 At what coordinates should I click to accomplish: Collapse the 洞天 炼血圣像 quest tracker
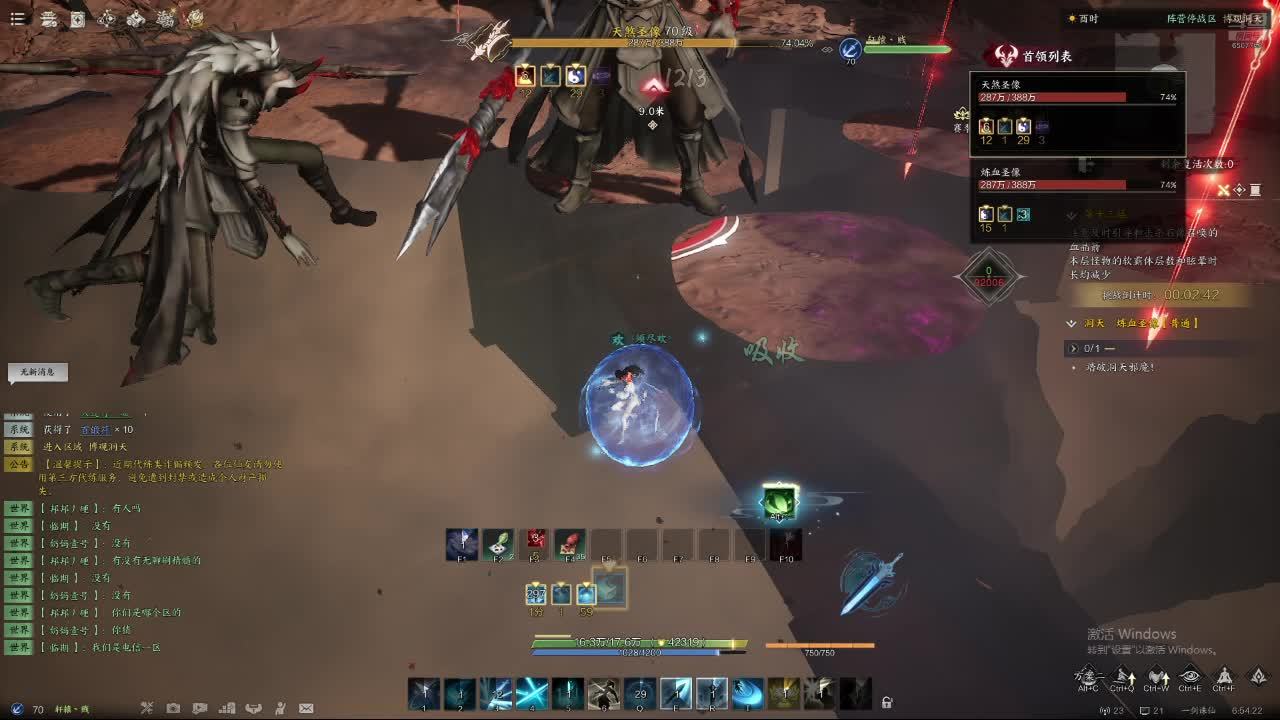pyautogui.click(x=1072, y=323)
